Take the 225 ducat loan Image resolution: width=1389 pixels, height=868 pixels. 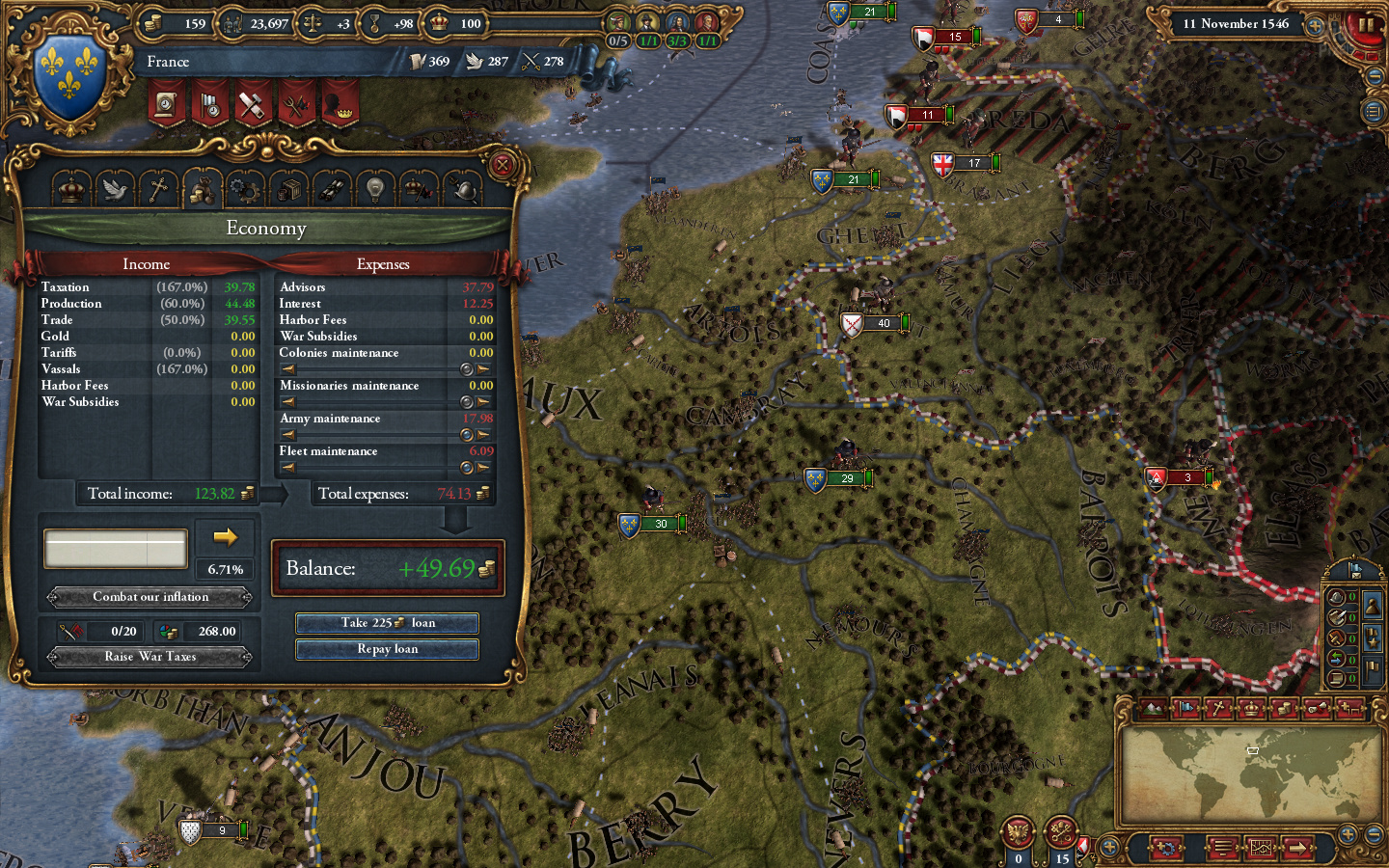tap(387, 623)
